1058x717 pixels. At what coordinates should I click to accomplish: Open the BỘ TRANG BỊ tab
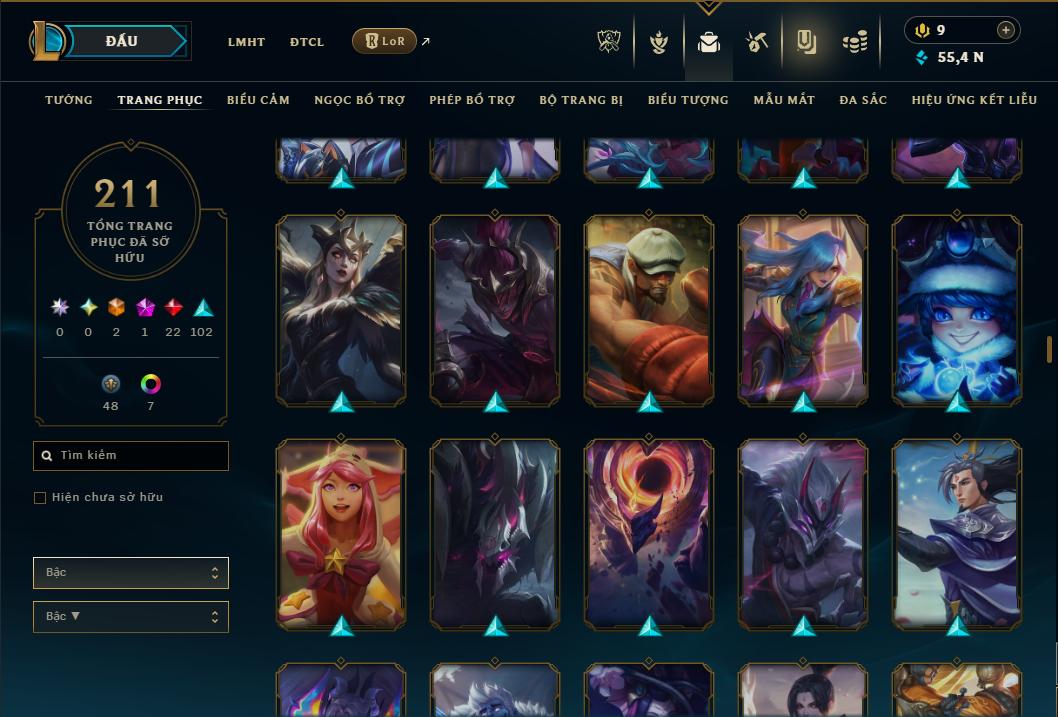click(x=581, y=100)
